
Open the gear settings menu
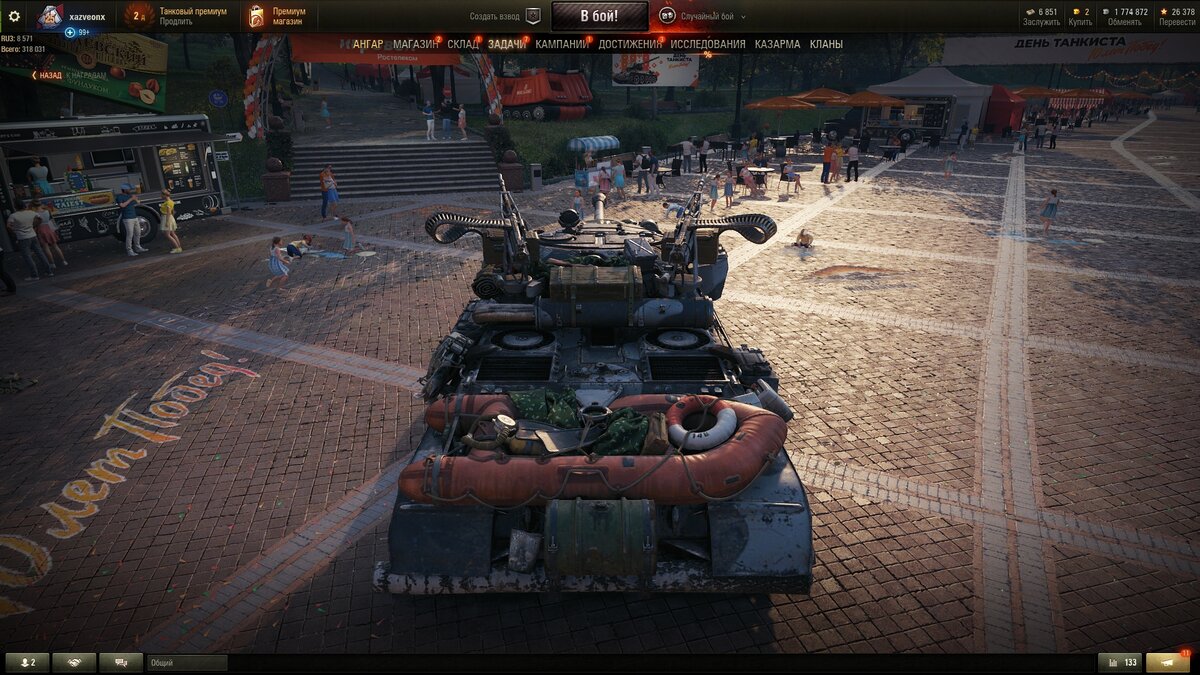[14, 16]
